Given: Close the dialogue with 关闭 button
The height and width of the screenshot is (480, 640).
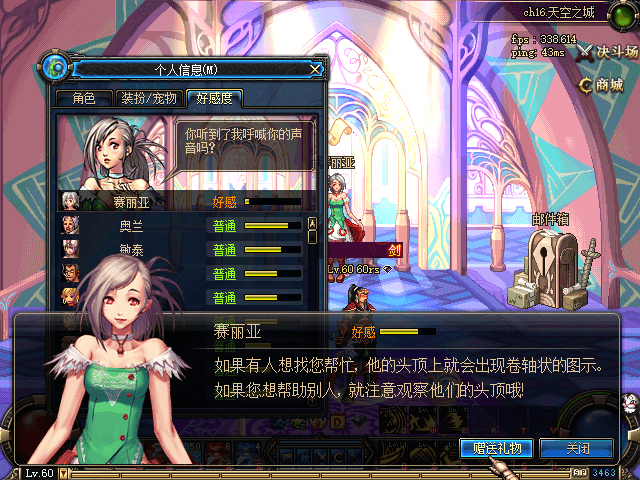Looking at the screenshot, I should (x=578, y=448).
